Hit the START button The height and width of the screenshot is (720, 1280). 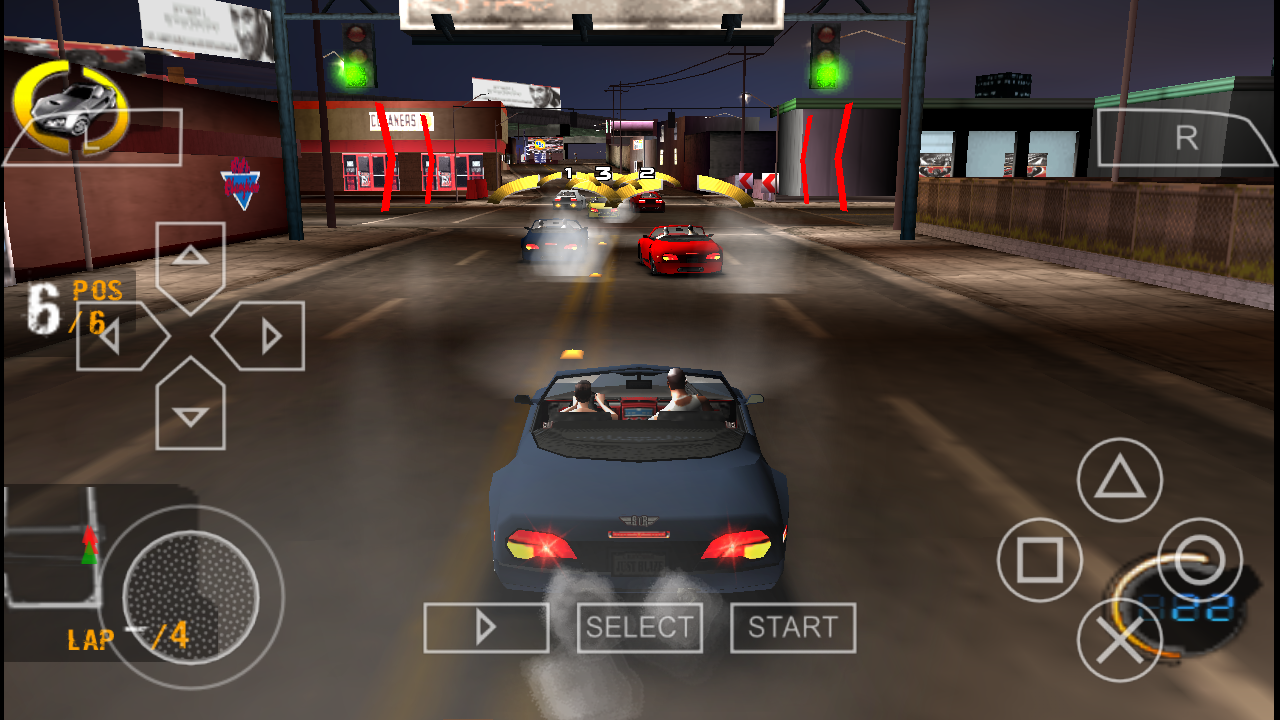(x=793, y=628)
